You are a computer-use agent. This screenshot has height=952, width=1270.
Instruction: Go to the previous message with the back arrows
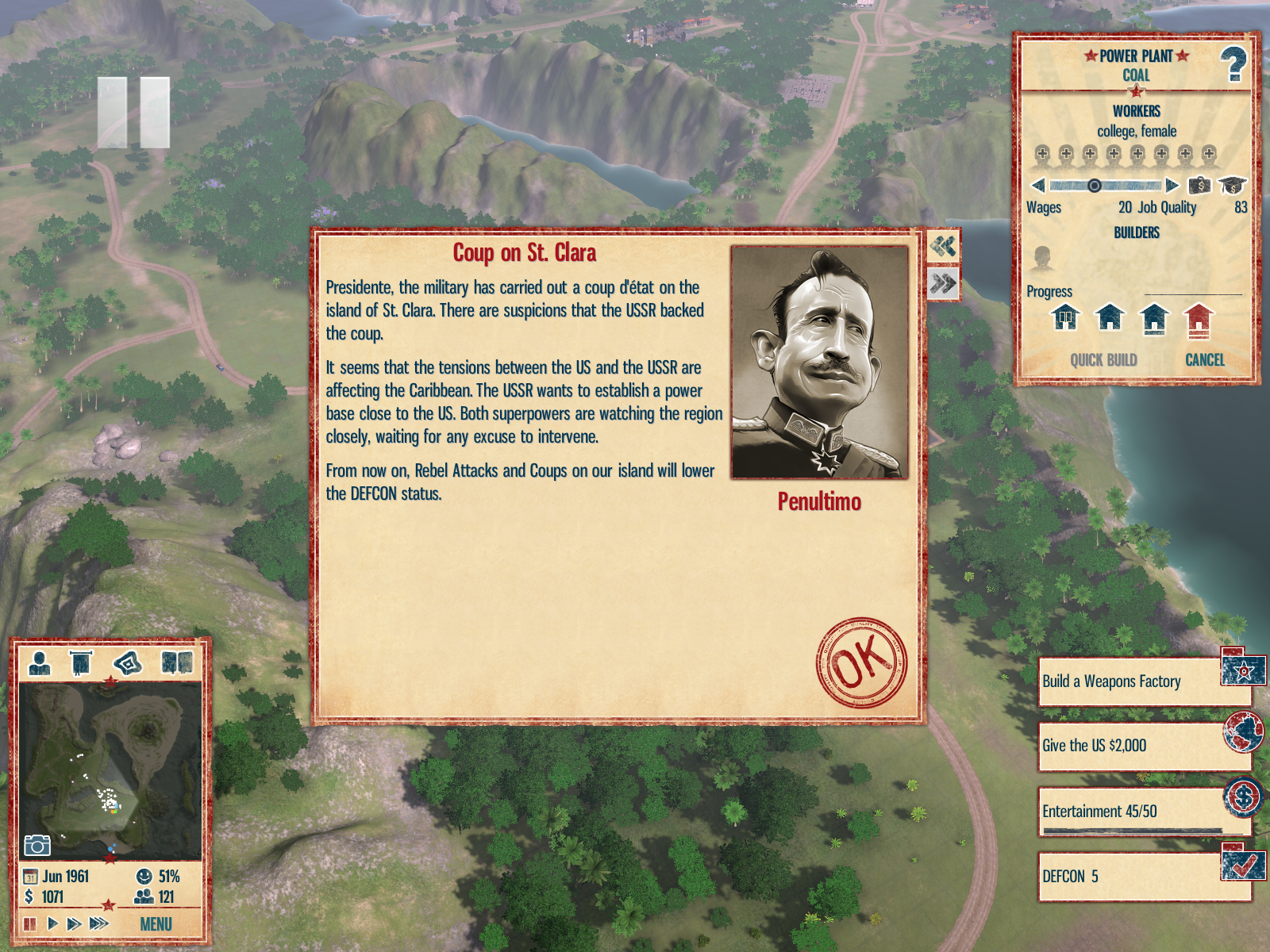(x=943, y=246)
